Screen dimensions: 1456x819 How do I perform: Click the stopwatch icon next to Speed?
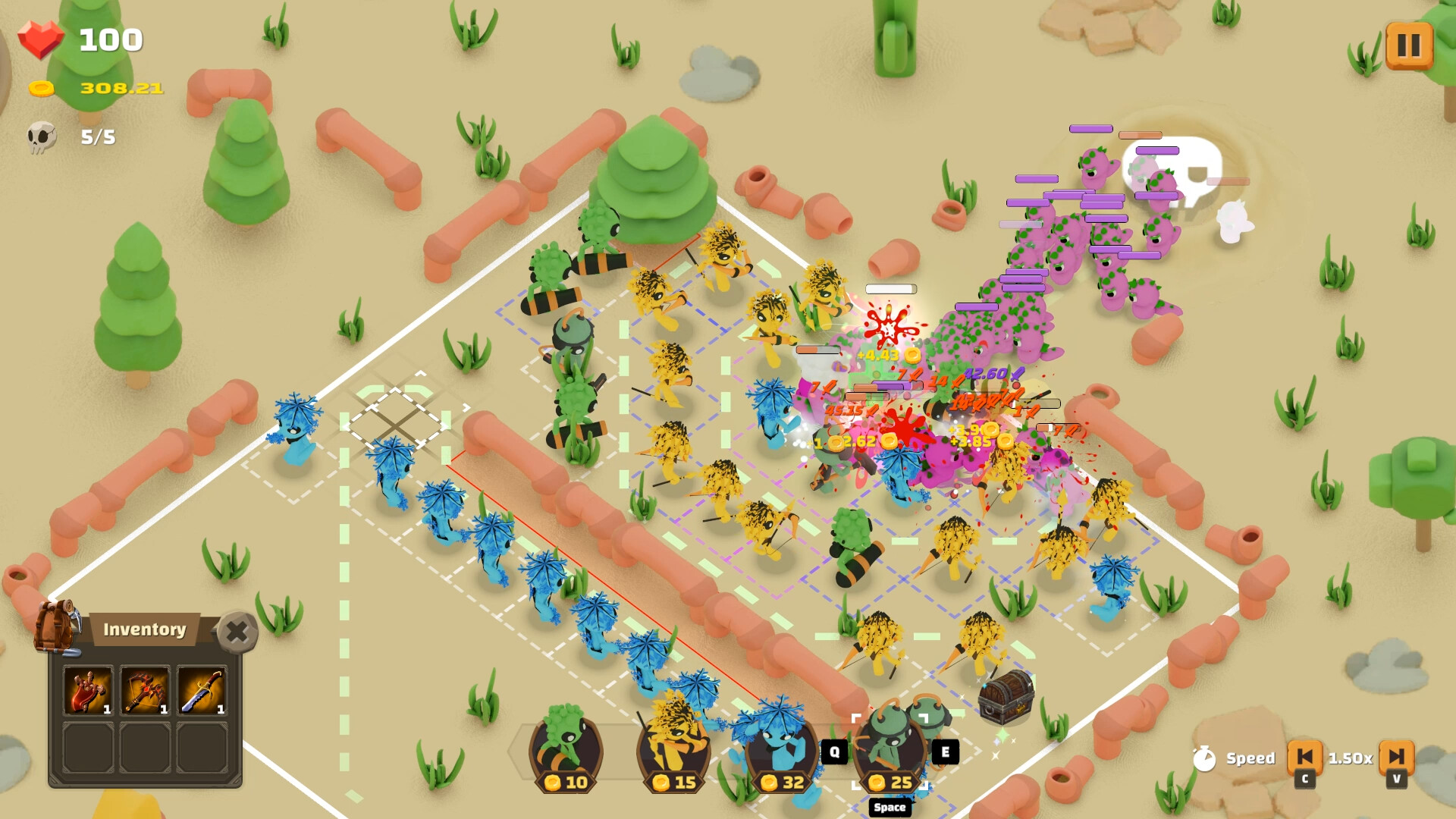point(1208,758)
